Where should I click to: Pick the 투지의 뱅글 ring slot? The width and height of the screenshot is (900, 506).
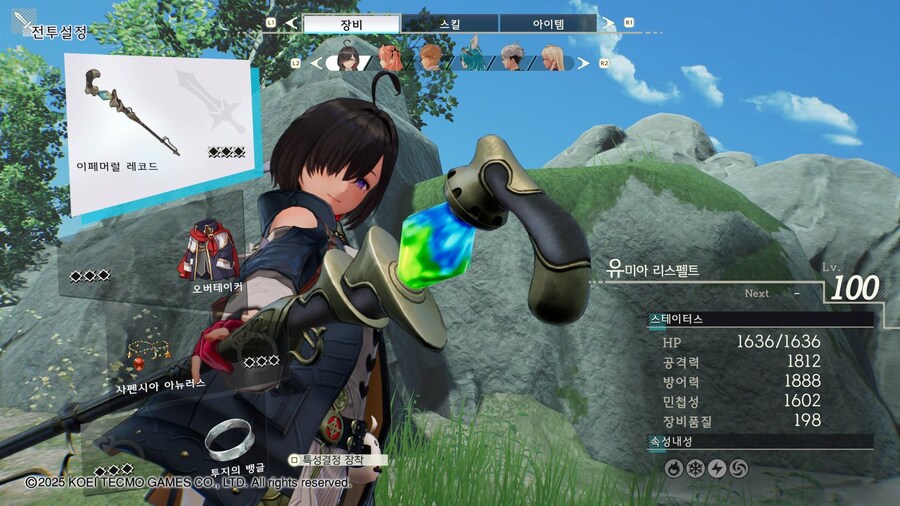click(230, 442)
